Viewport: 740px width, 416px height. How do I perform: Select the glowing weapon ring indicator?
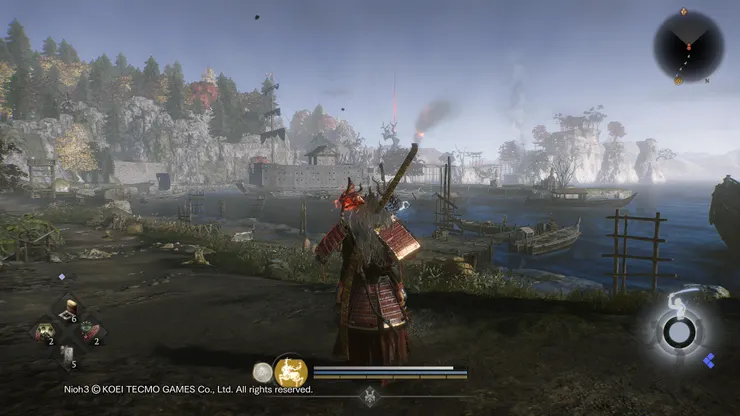(680, 331)
